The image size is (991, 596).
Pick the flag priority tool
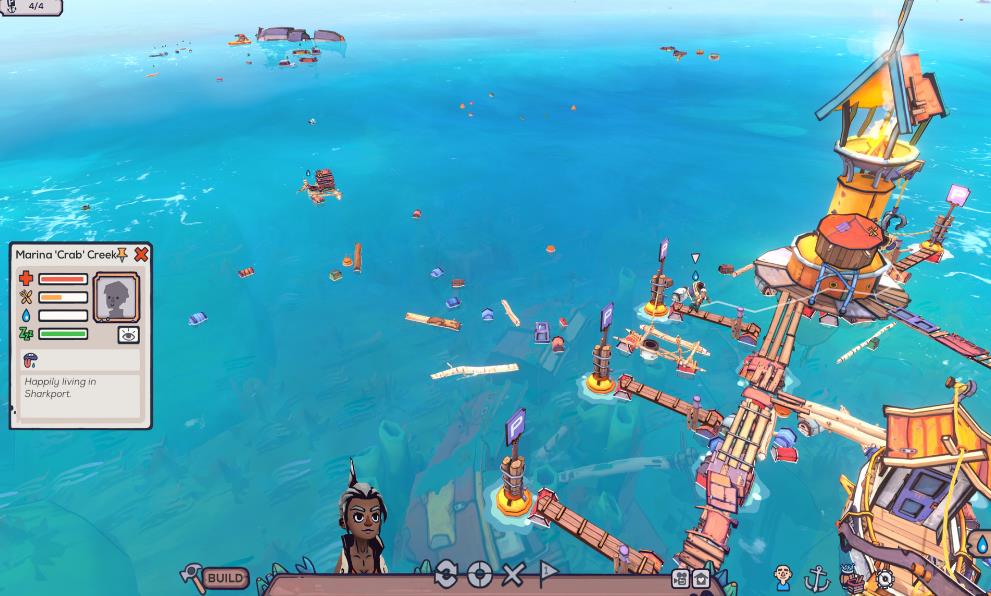coord(547,574)
